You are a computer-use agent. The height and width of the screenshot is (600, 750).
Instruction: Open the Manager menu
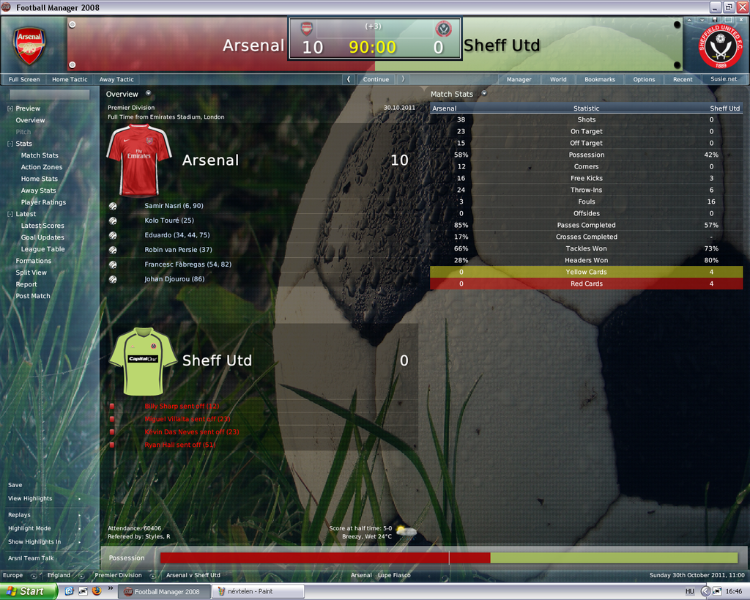(x=519, y=79)
